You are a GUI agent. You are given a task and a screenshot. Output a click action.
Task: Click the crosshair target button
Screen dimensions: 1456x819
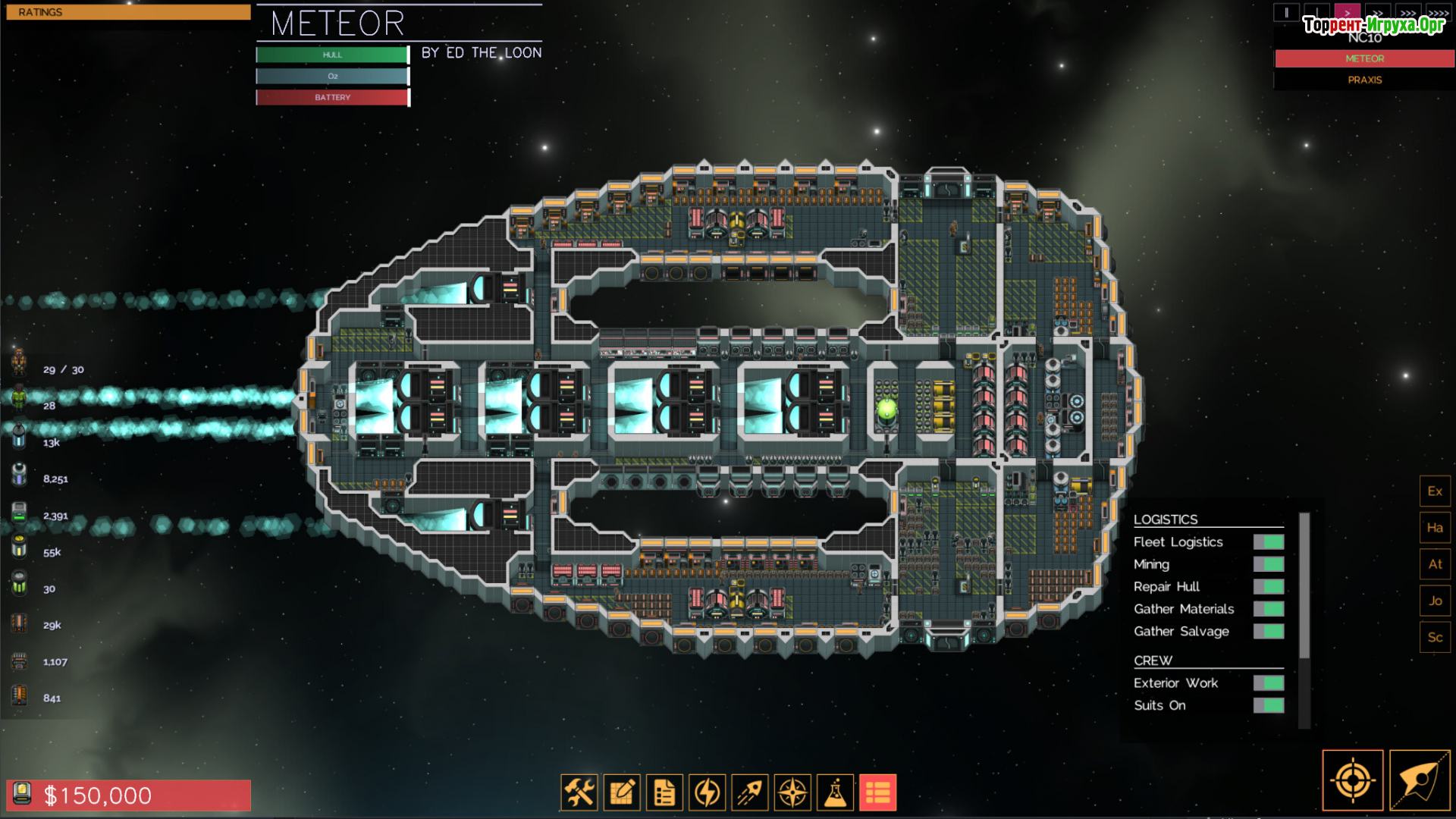pyautogui.click(x=1352, y=780)
